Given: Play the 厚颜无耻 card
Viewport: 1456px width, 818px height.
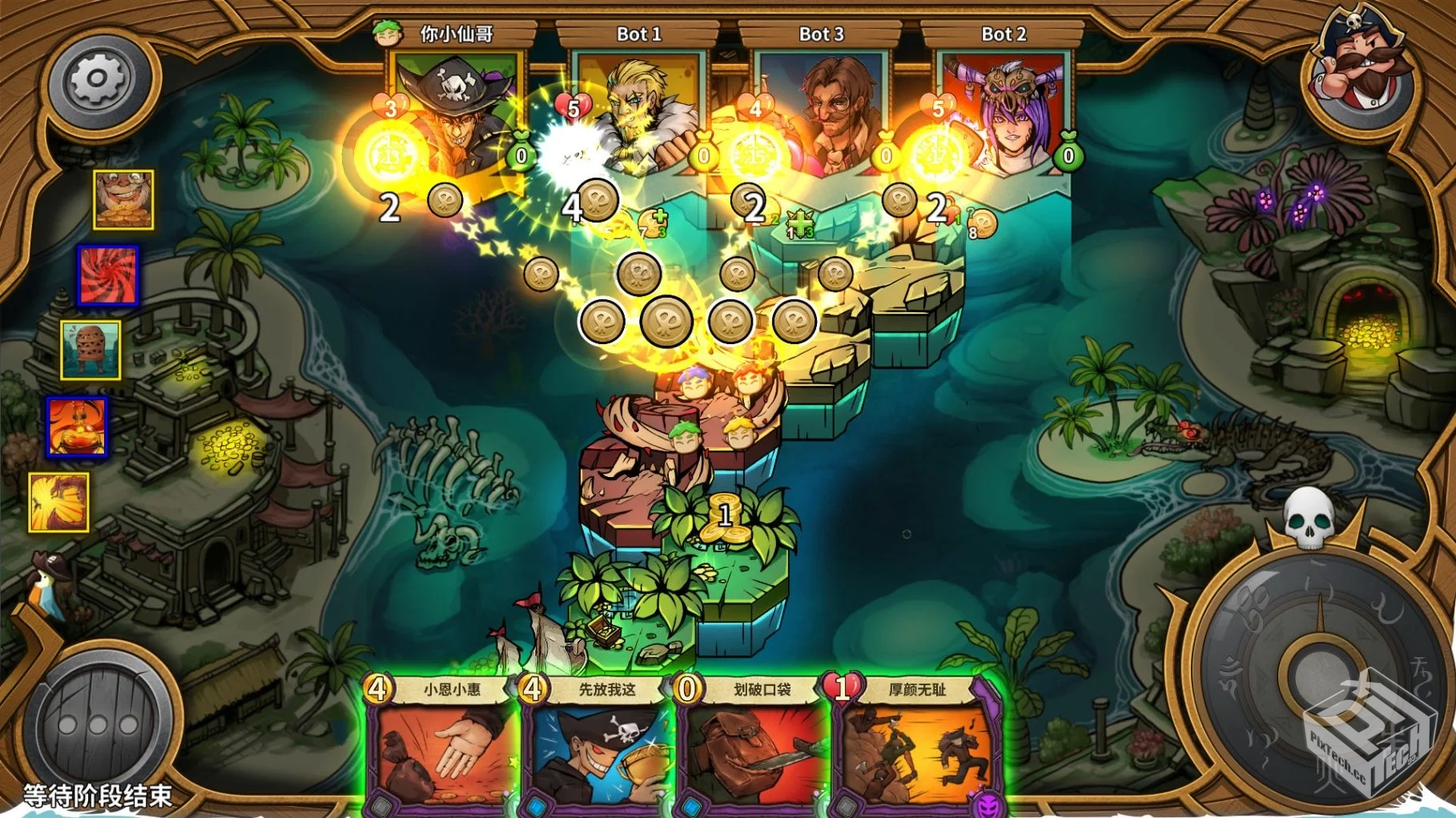Looking at the screenshot, I should coord(909,752).
